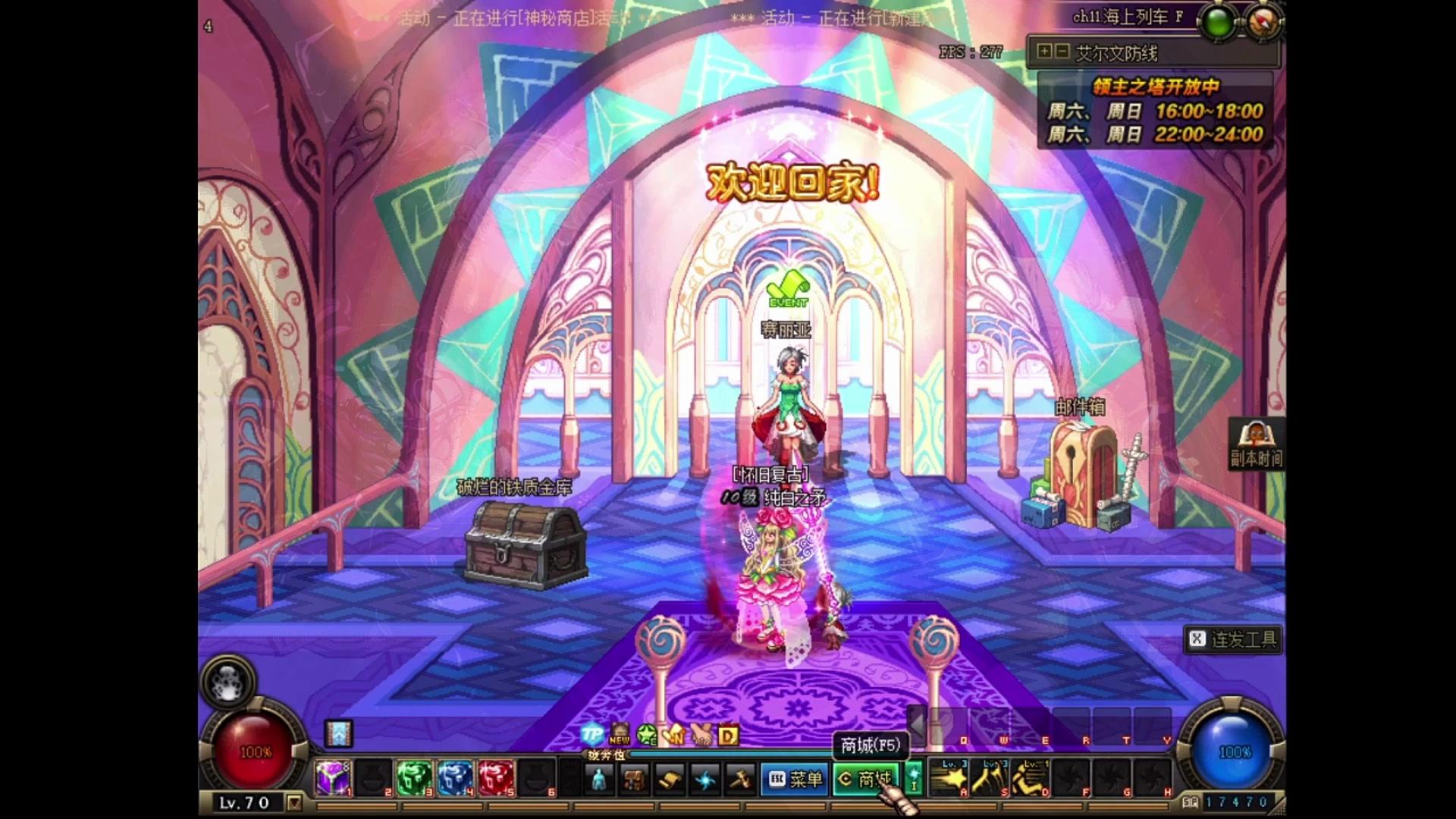This screenshot has height=819, width=1456.
Task: Open the quest scroll icon
Action: tap(670, 779)
